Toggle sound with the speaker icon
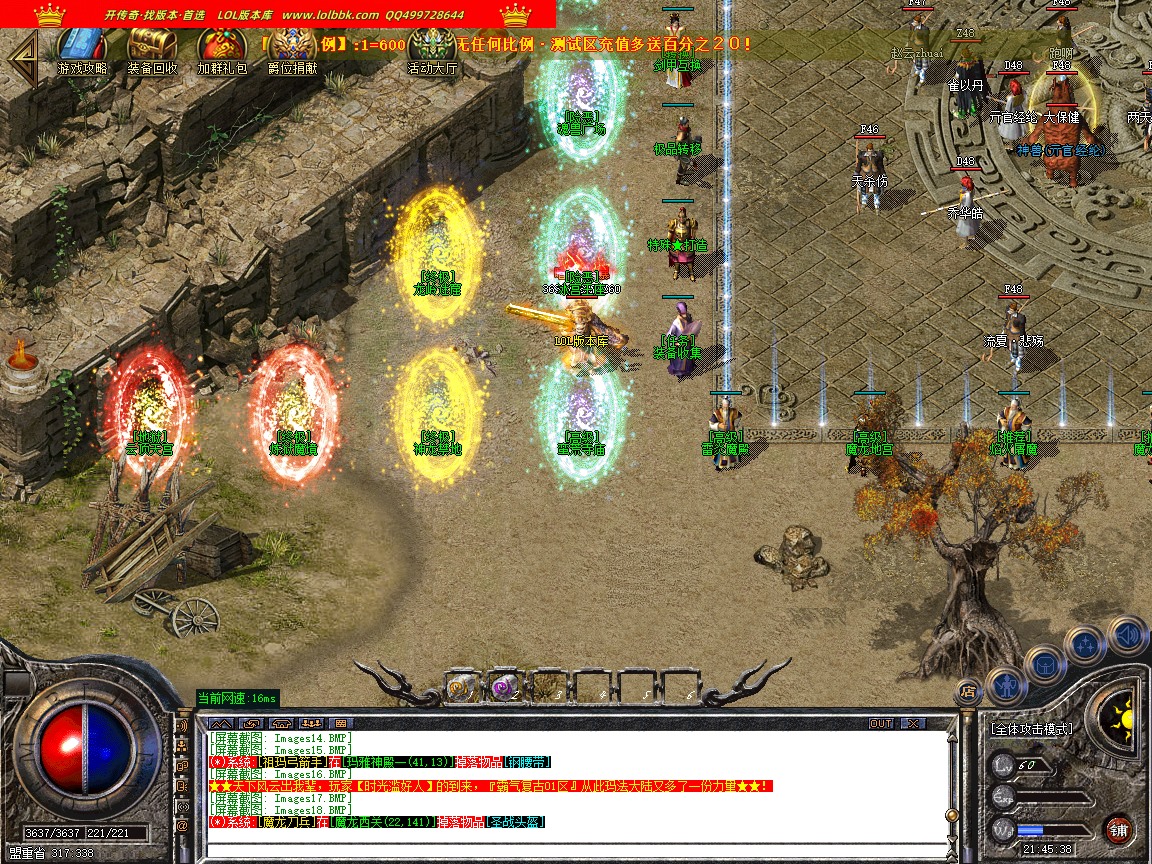 coord(1127,635)
